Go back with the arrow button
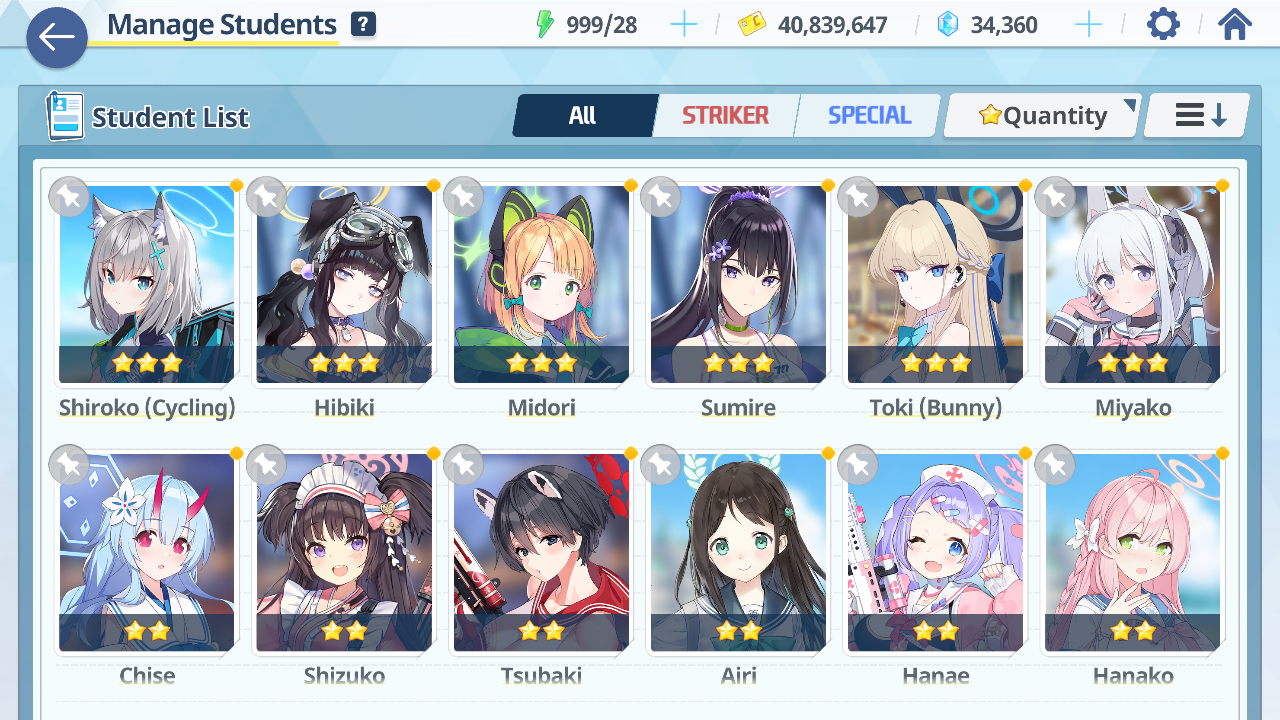This screenshot has height=720, width=1280. (57, 38)
